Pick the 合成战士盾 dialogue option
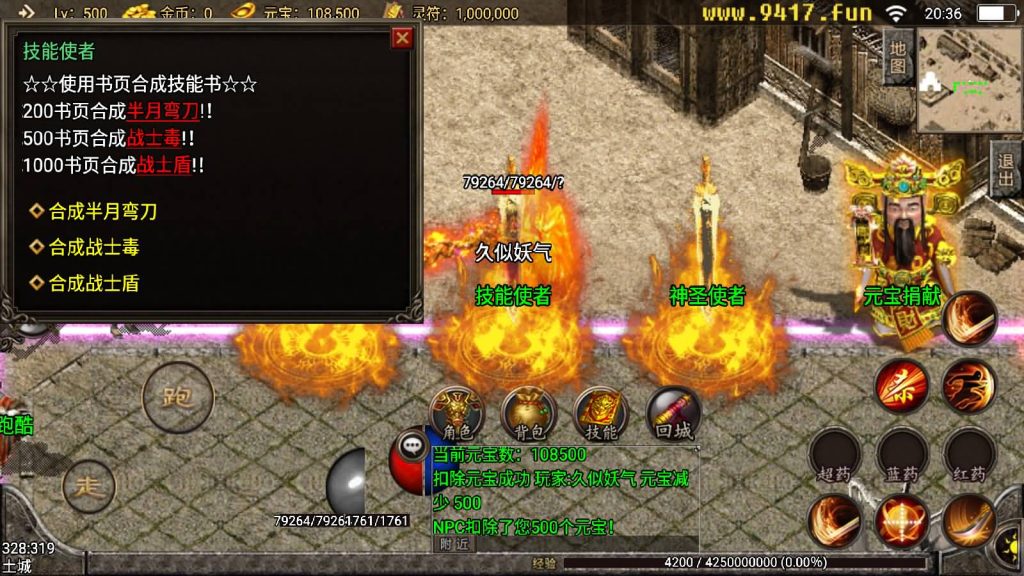Viewport: 1024px width, 576px height. click(94, 283)
